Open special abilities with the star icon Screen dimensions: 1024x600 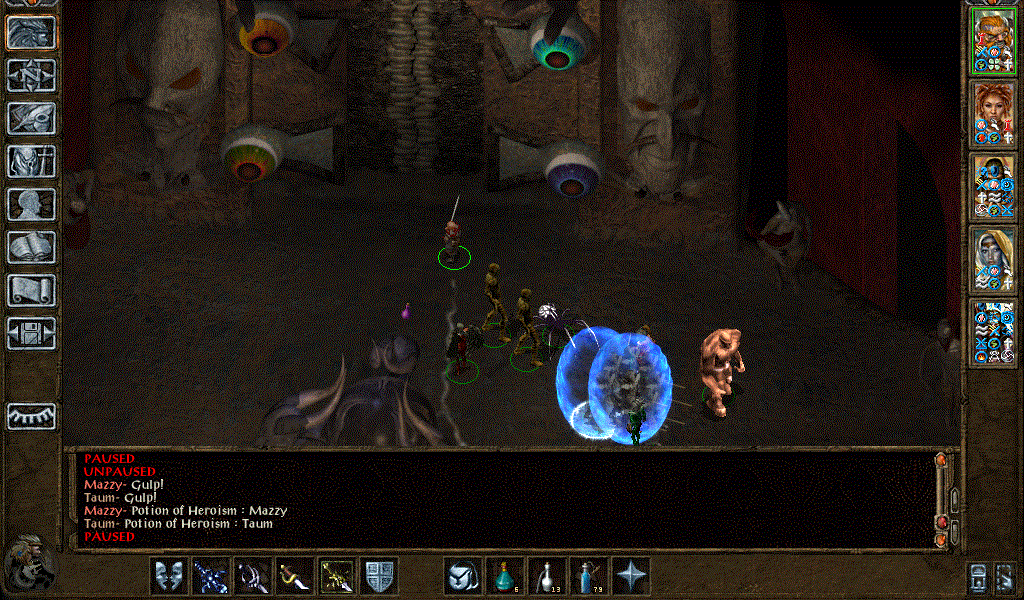[x=631, y=576]
